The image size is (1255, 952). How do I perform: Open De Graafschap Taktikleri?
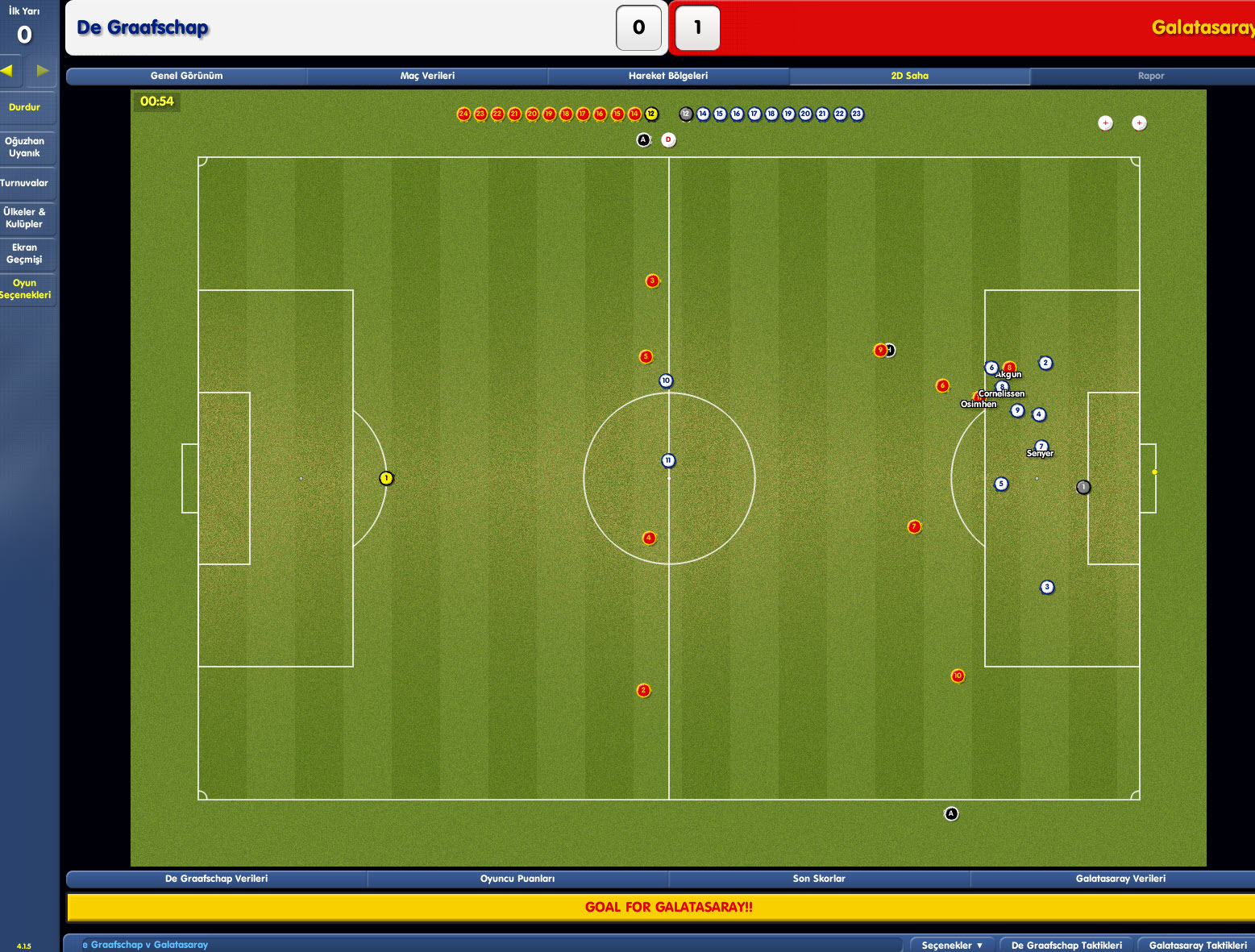pyautogui.click(x=1066, y=945)
